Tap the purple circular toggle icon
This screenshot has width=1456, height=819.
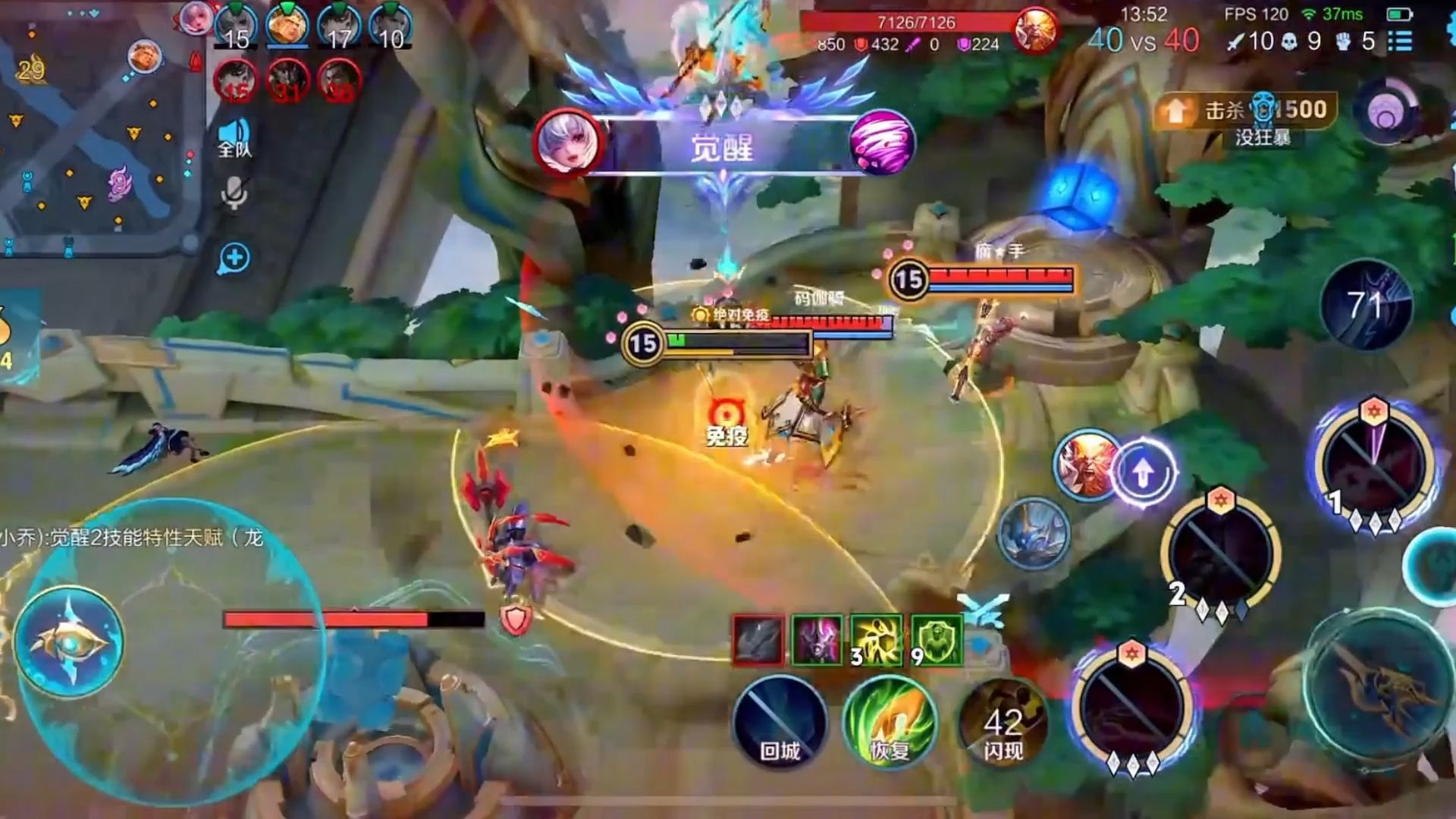1386,112
